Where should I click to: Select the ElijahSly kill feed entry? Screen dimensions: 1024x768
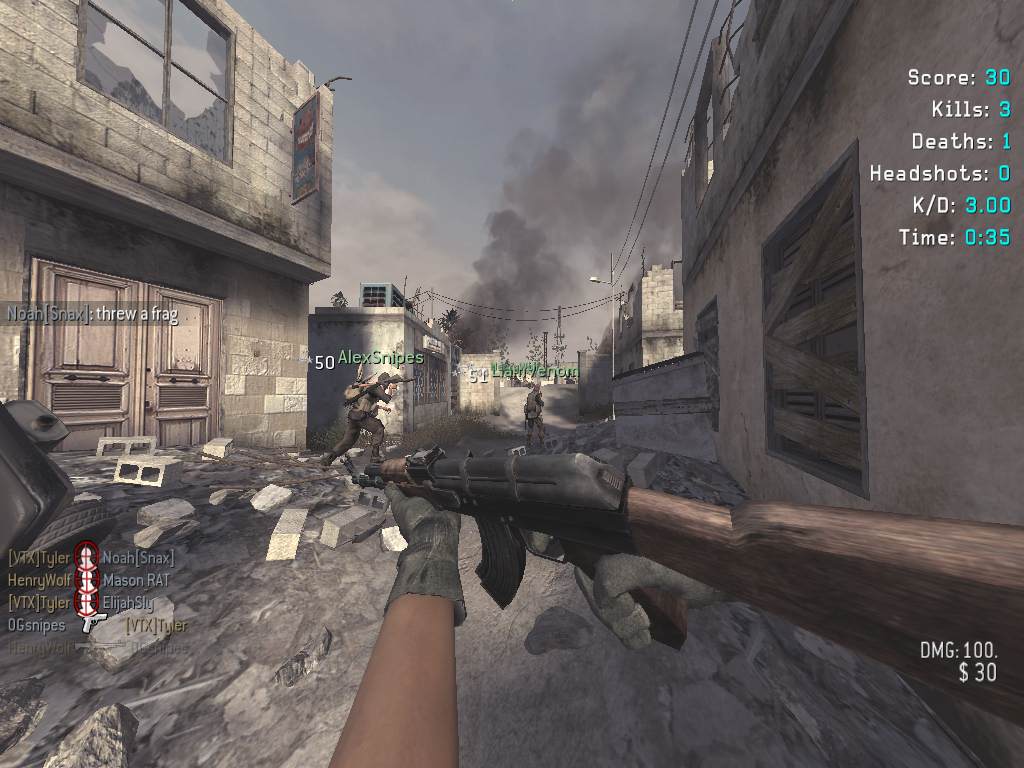click(x=89, y=602)
